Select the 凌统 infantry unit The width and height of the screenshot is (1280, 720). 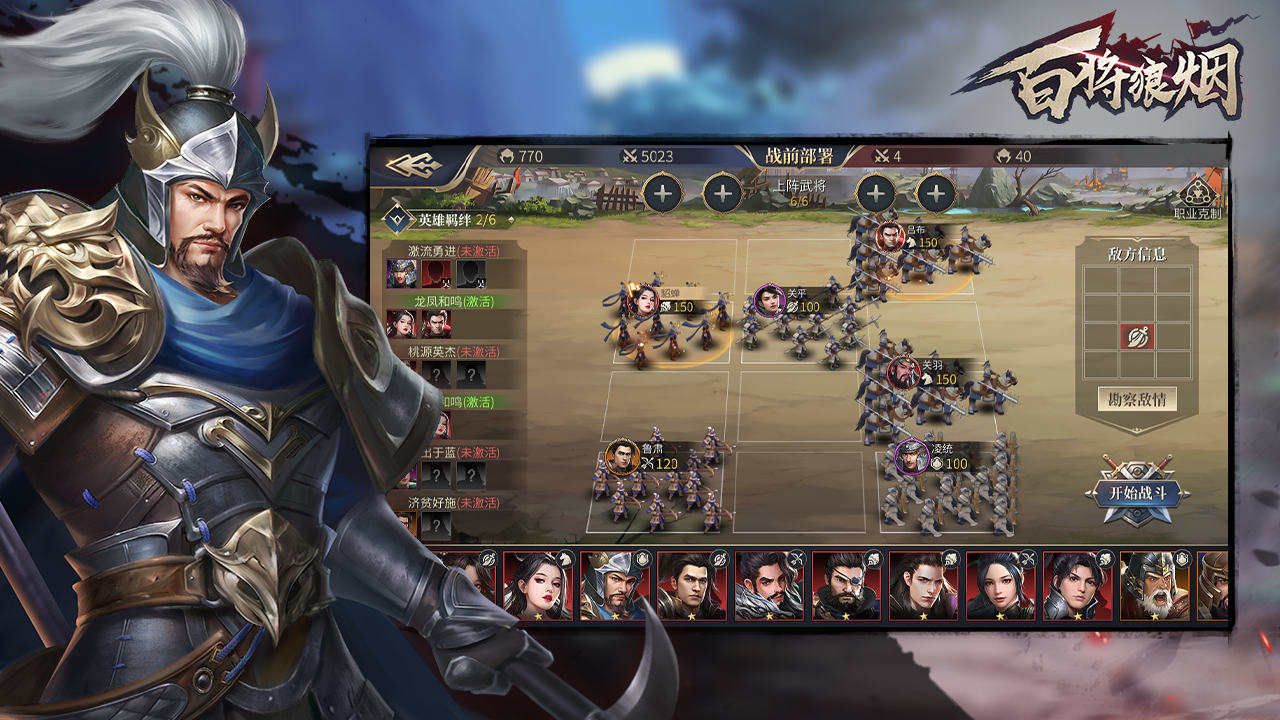point(912,457)
